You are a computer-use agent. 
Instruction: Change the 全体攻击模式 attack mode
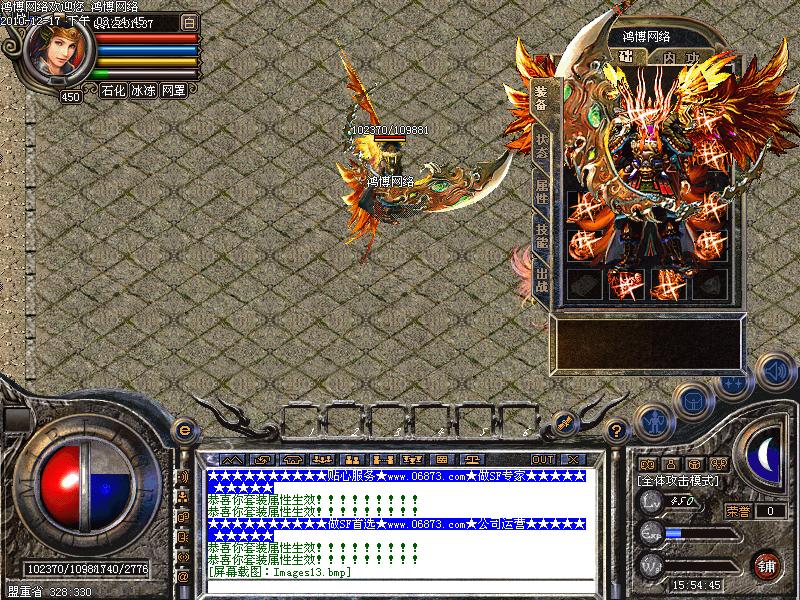[x=680, y=480]
